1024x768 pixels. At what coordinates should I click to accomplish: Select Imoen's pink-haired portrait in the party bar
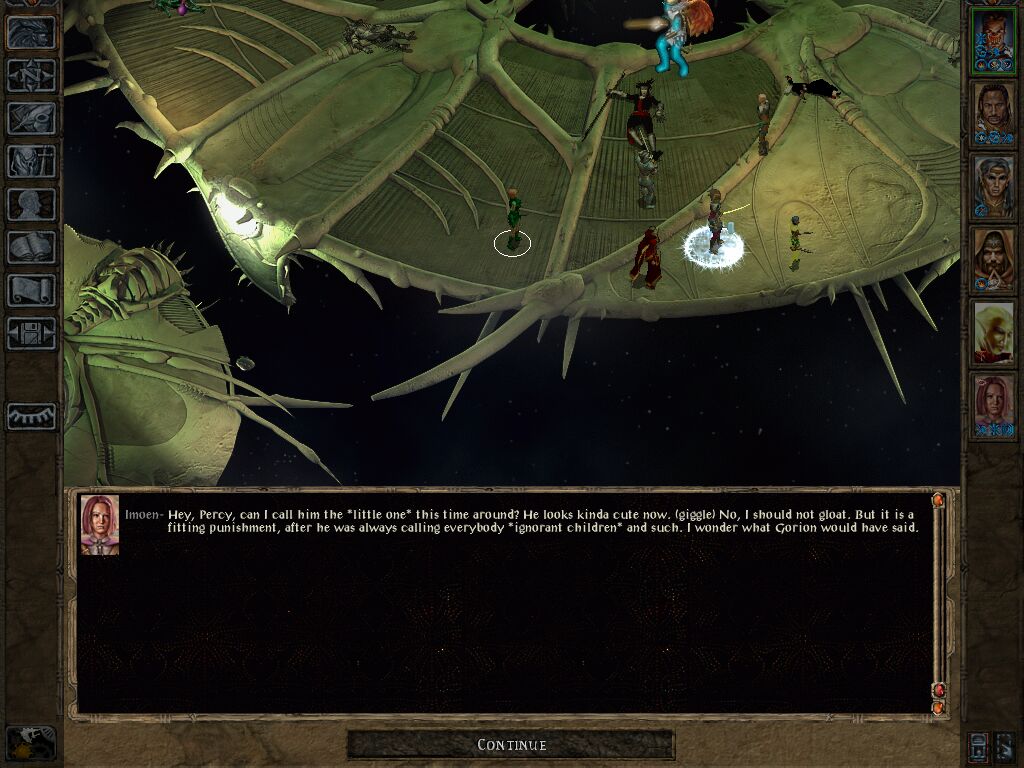[994, 406]
